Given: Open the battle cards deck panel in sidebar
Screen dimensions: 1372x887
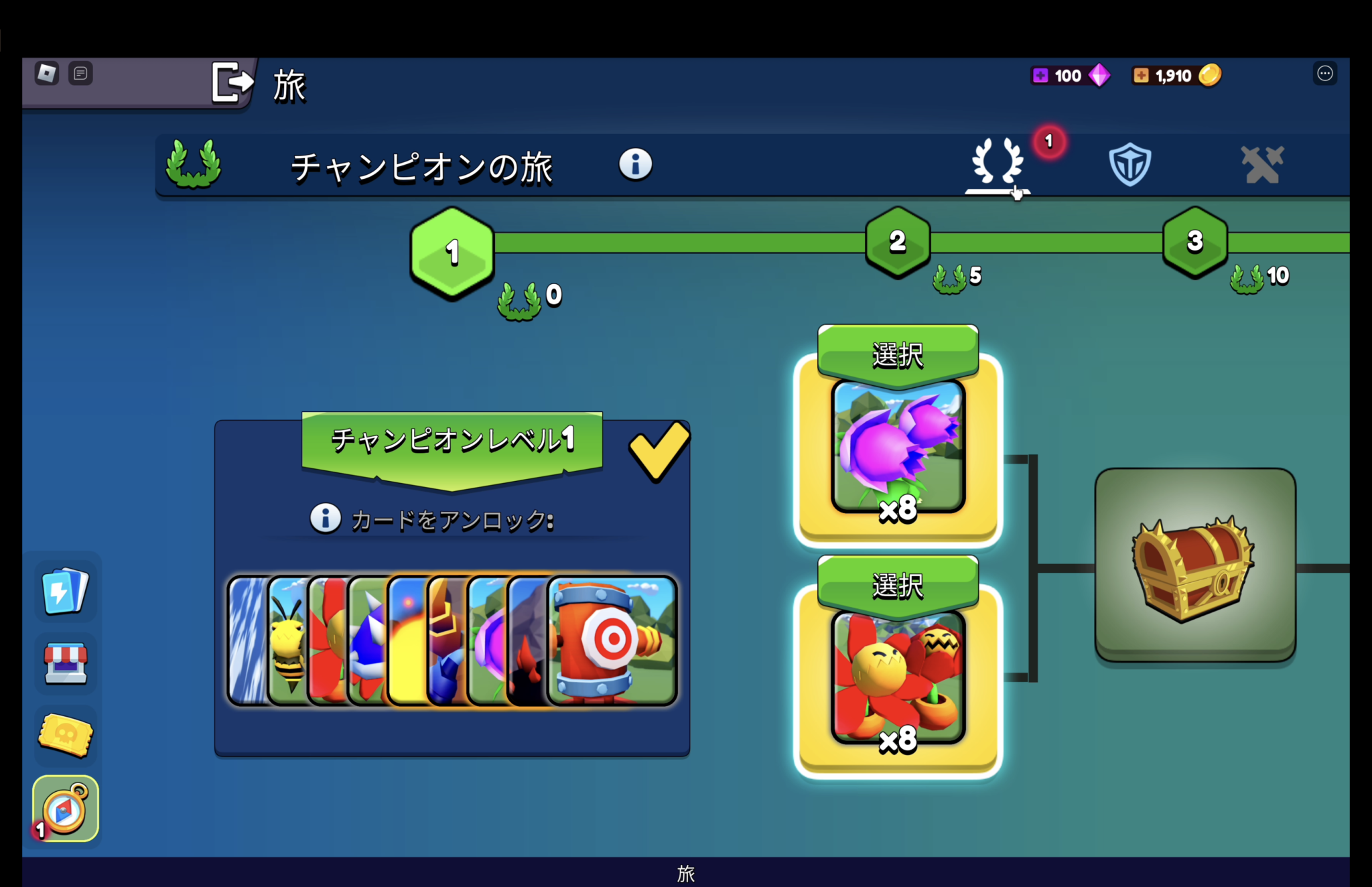Looking at the screenshot, I should 65,592.
